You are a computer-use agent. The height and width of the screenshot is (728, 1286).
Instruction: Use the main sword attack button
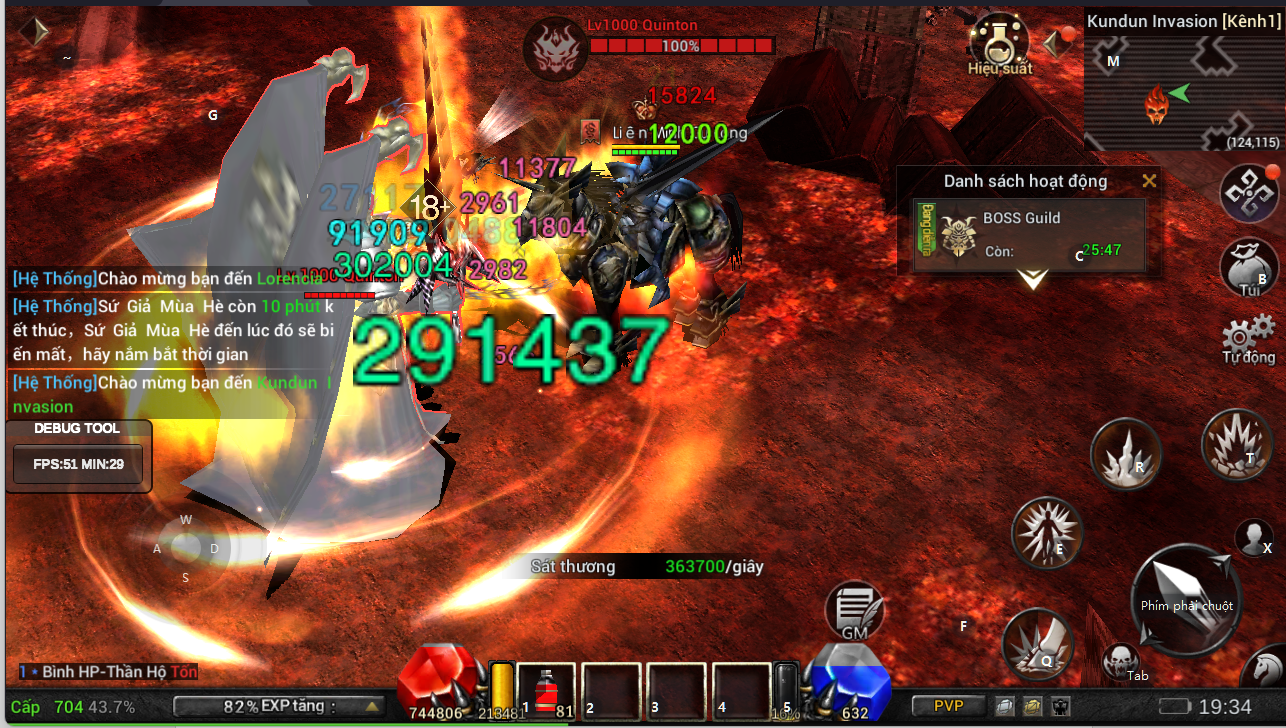coord(1187,600)
